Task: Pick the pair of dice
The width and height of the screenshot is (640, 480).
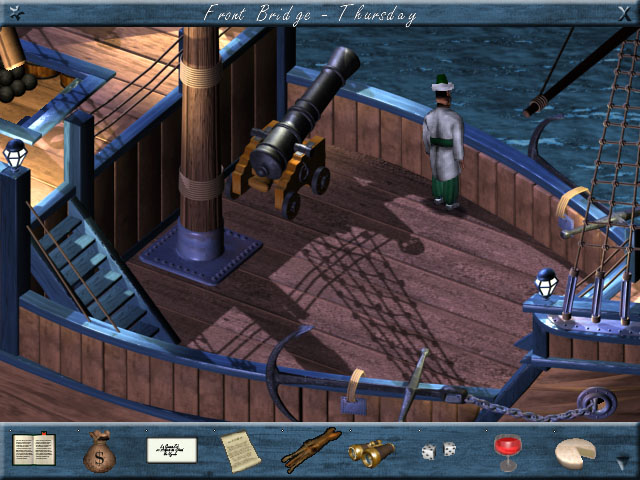Action: point(438,451)
